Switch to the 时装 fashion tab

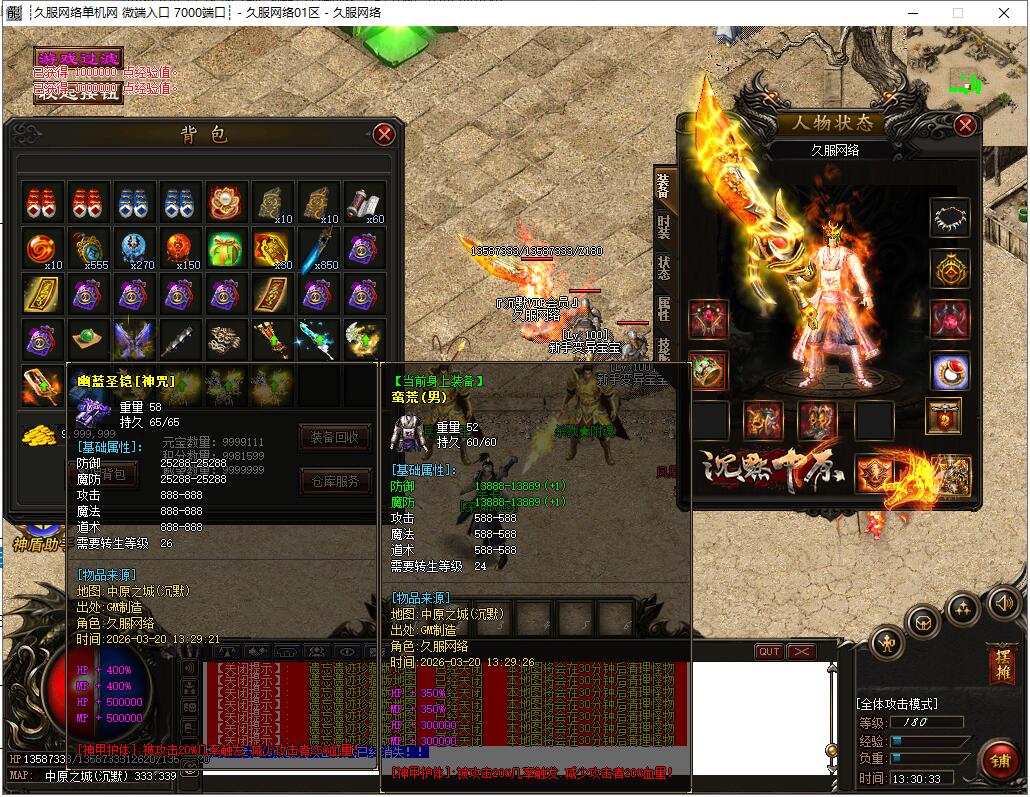[664, 226]
